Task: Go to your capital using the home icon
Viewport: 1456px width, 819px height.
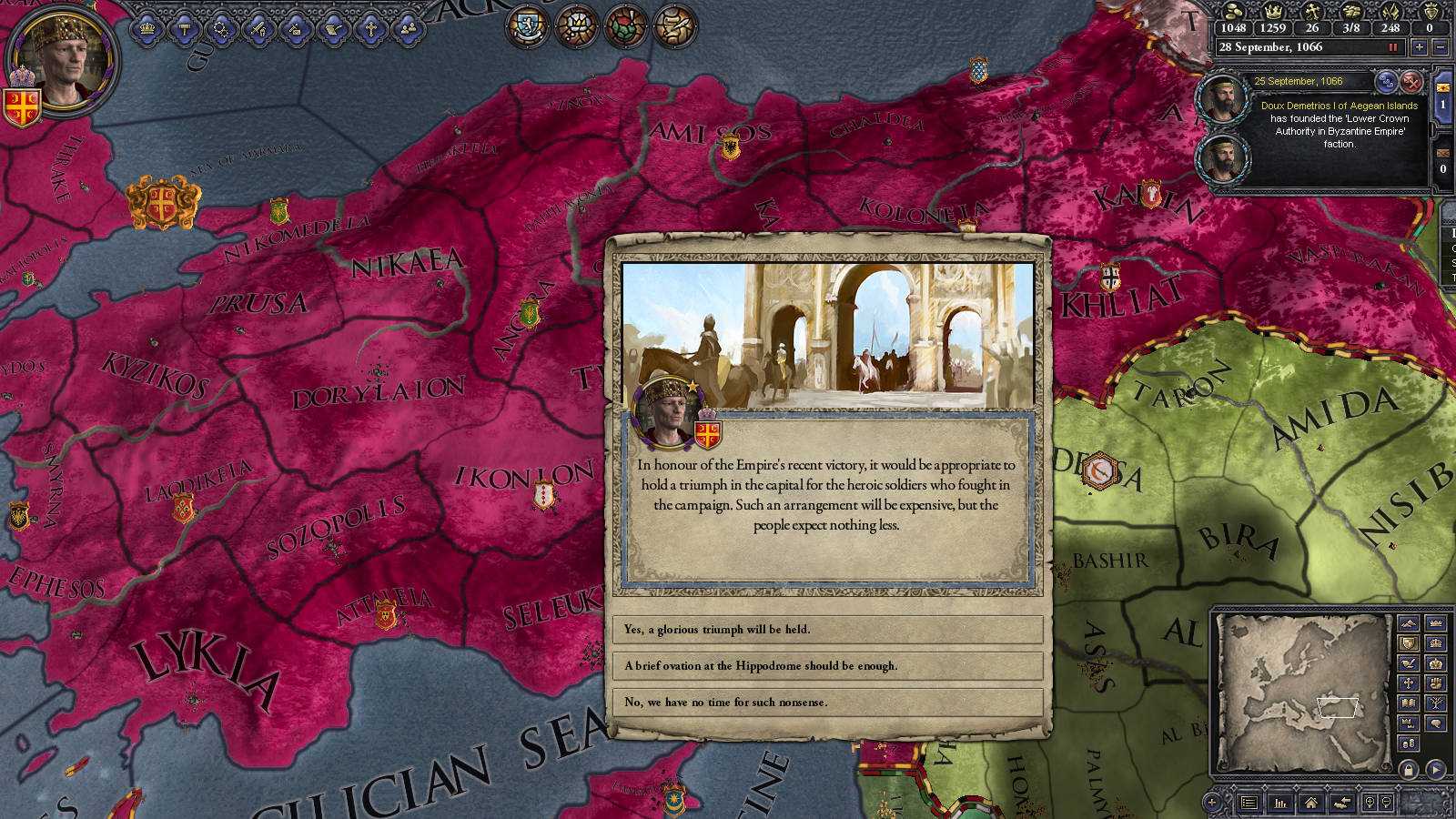Action: point(1311,803)
